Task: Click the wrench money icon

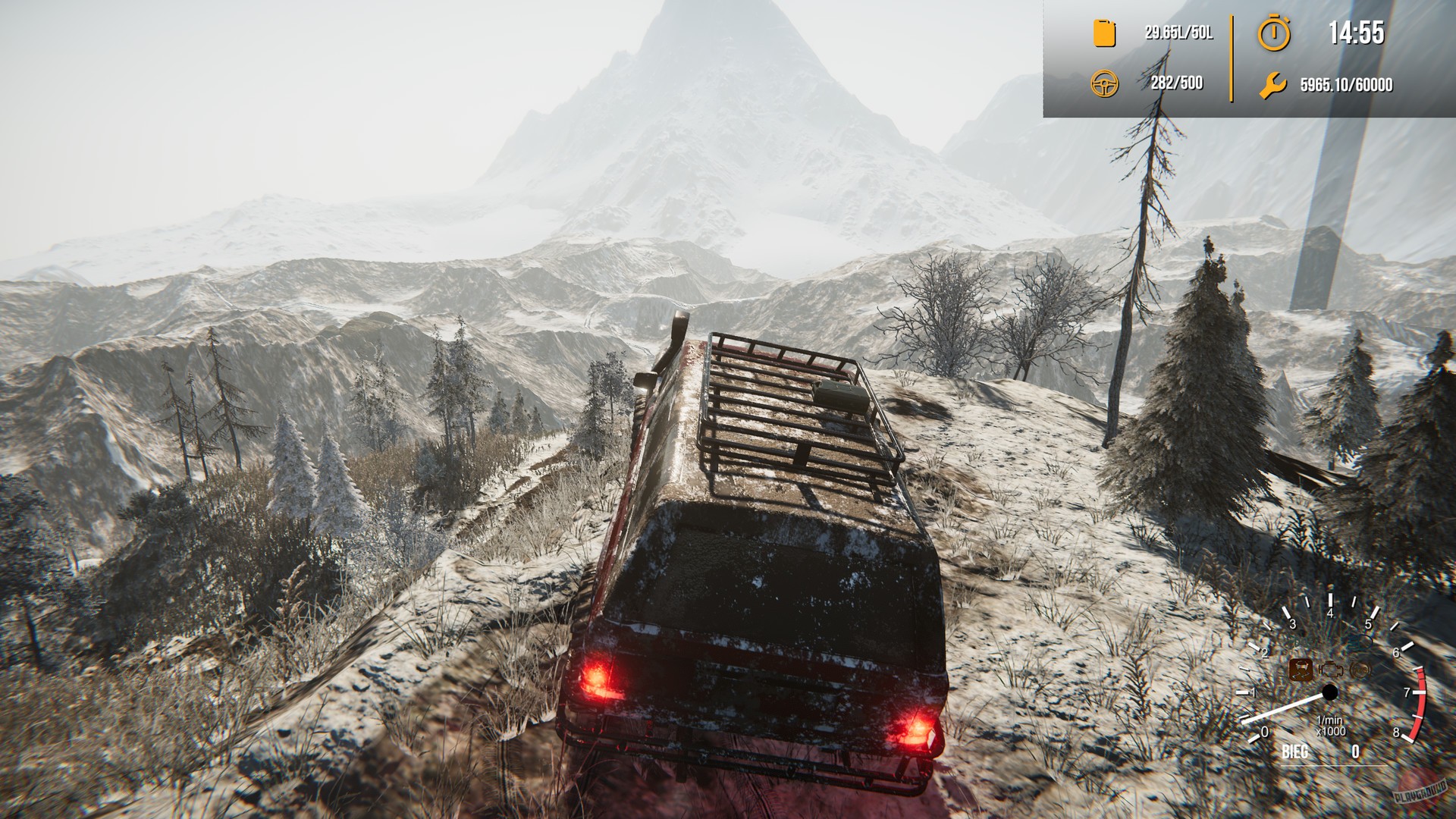Action: 1274,86
